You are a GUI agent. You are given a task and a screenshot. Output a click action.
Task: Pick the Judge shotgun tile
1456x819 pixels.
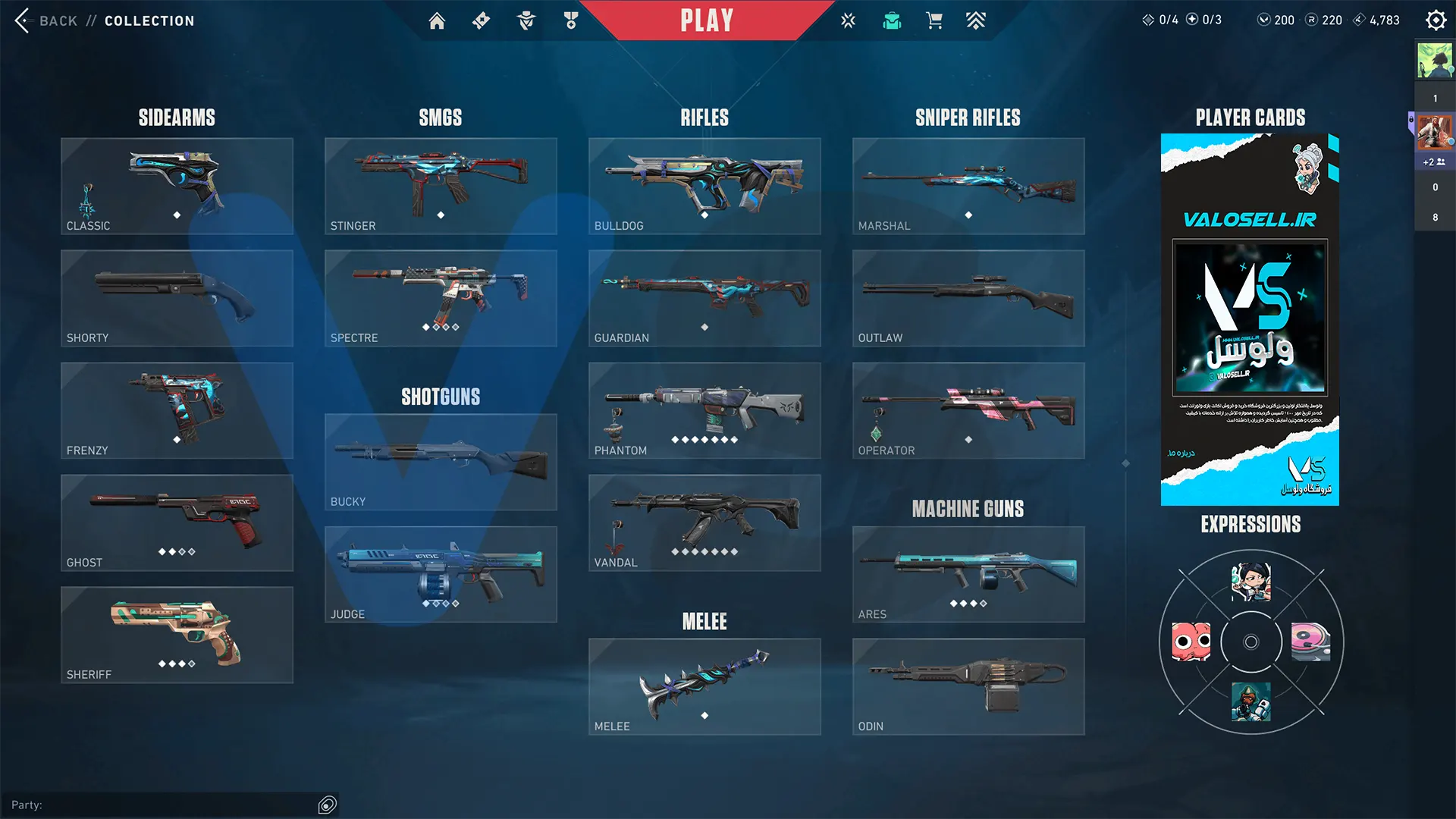(441, 574)
